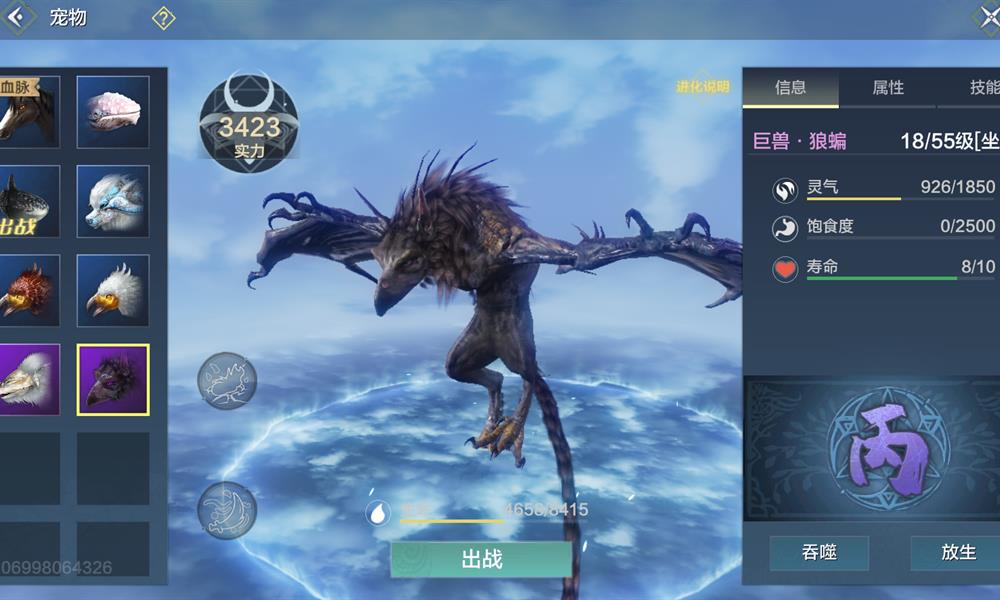Select the highlighted dark wolf-bat pet
The image size is (1000, 600).
113,380
